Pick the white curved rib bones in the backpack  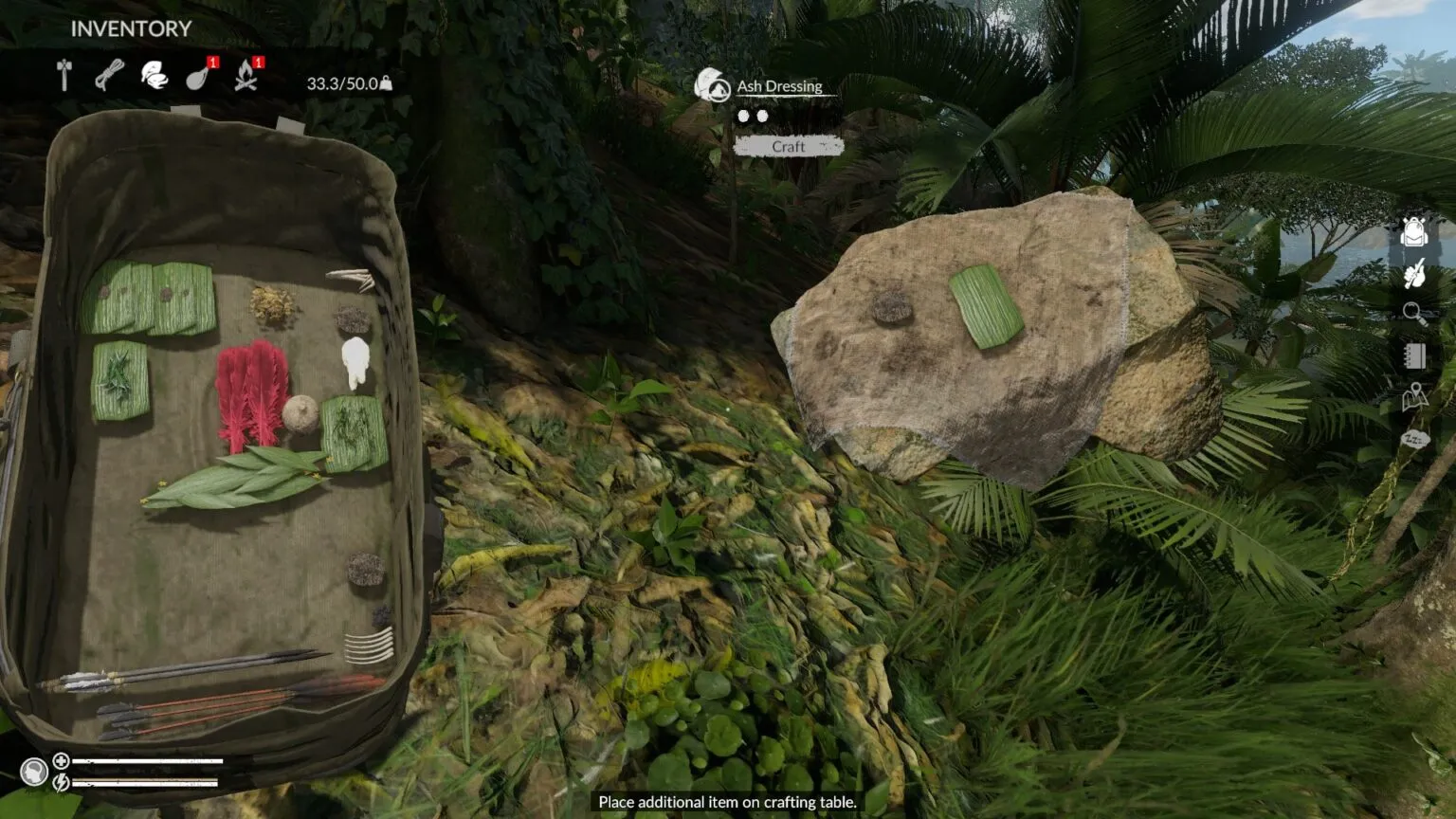[x=368, y=646]
